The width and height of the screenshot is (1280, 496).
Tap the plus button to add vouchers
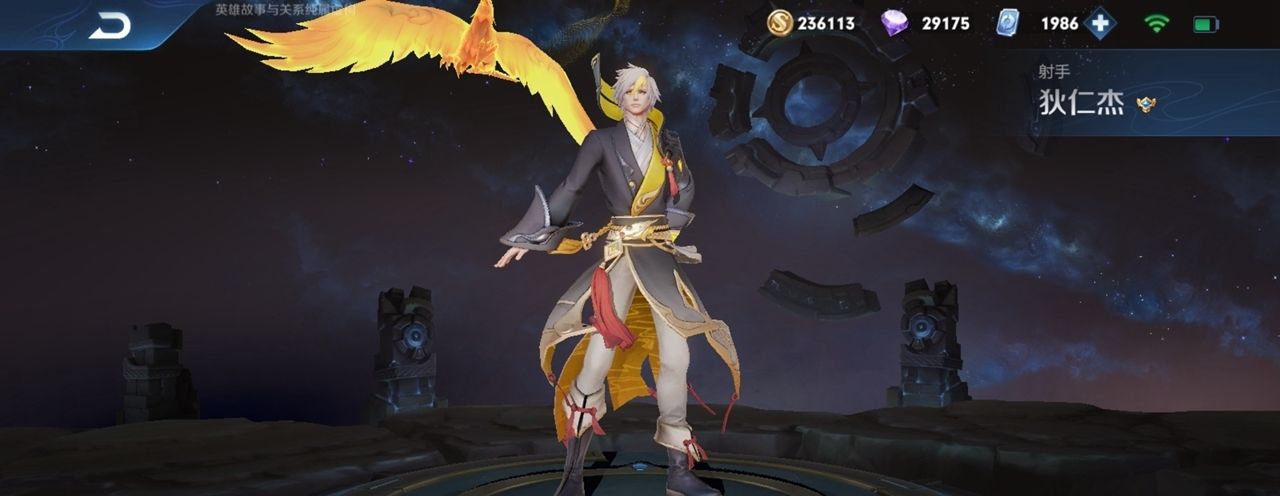(x=1100, y=23)
